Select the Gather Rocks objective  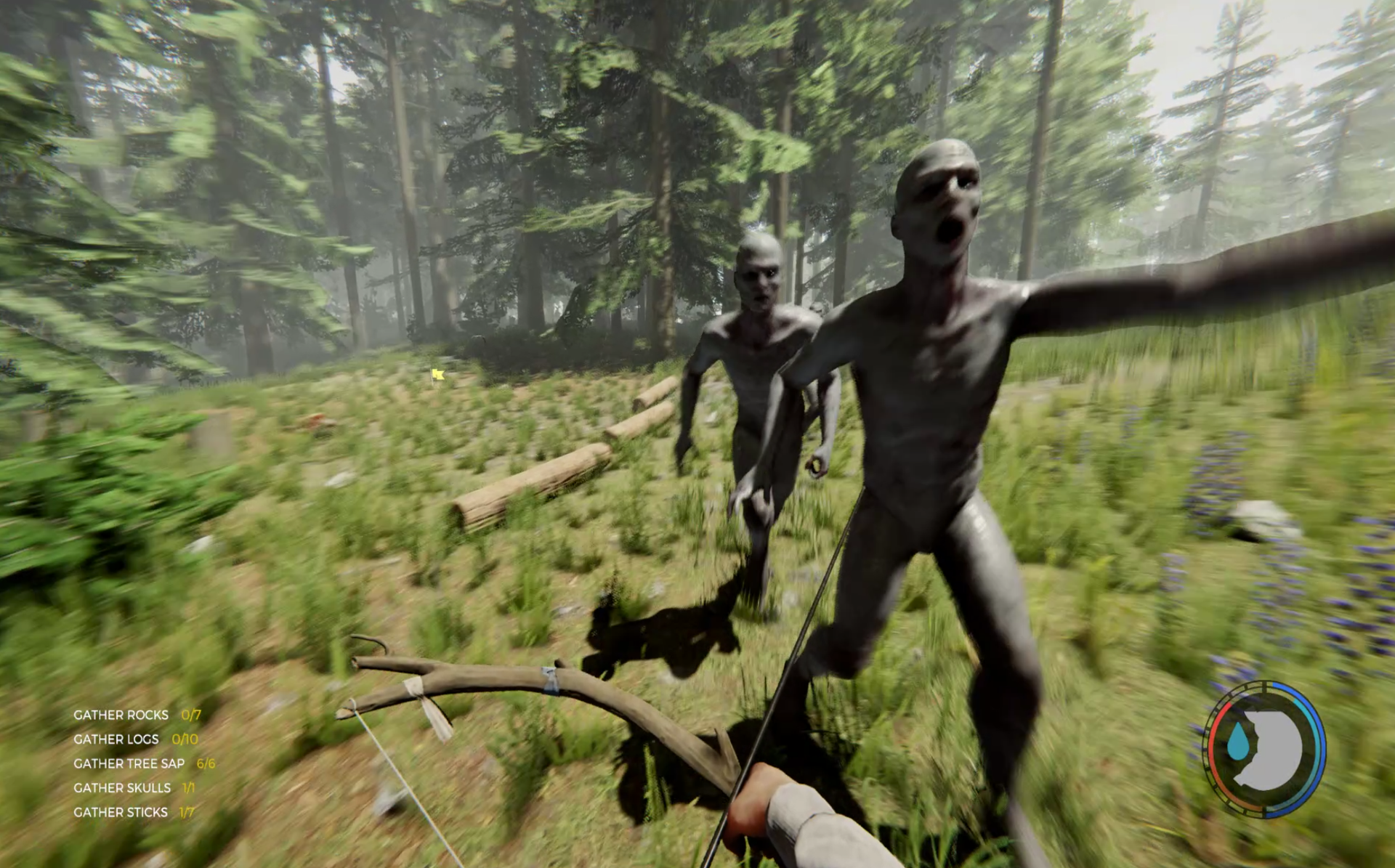pyautogui.click(x=121, y=715)
